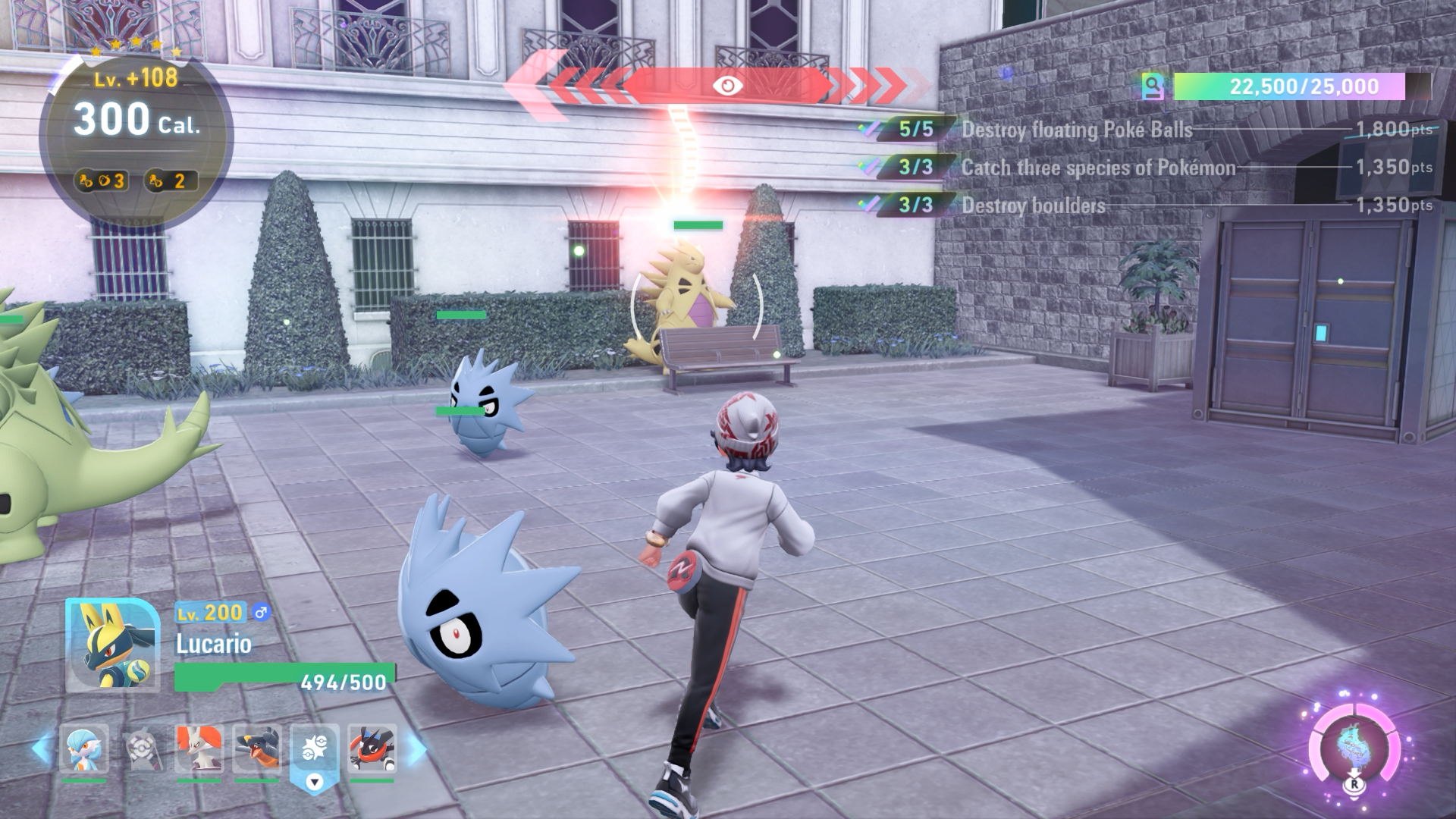Select the highlighted Poké Ball throw slot

click(x=314, y=751)
